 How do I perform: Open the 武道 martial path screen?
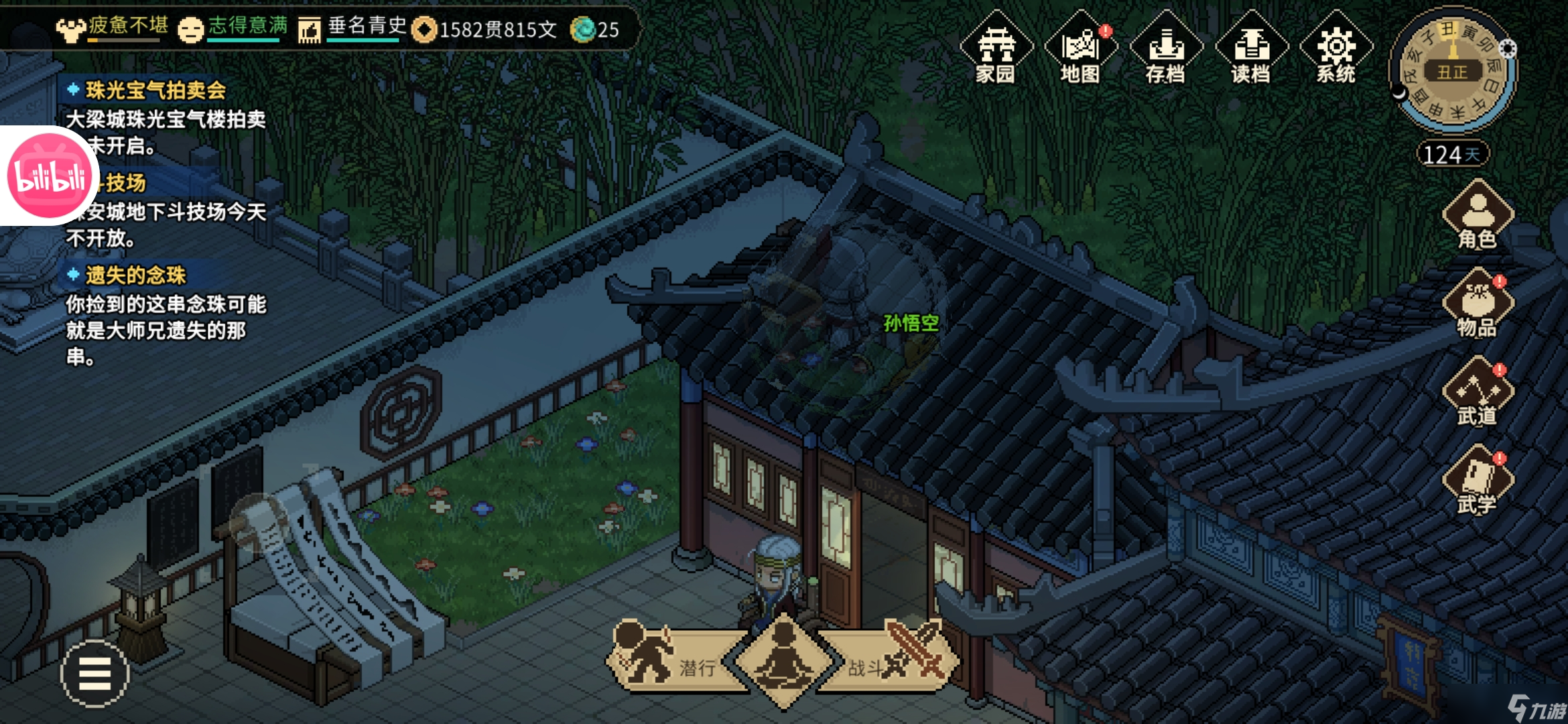(1478, 393)
